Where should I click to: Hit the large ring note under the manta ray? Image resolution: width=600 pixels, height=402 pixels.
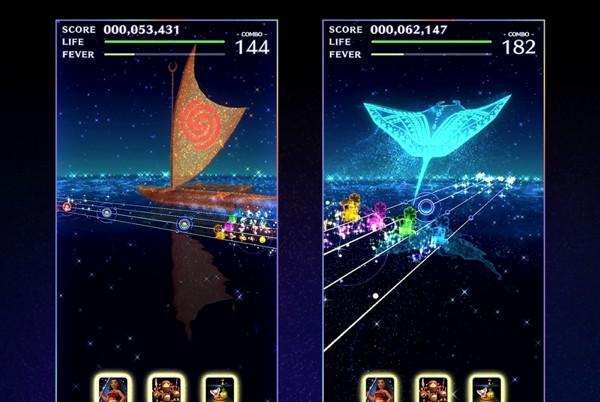tap(426, 208)
